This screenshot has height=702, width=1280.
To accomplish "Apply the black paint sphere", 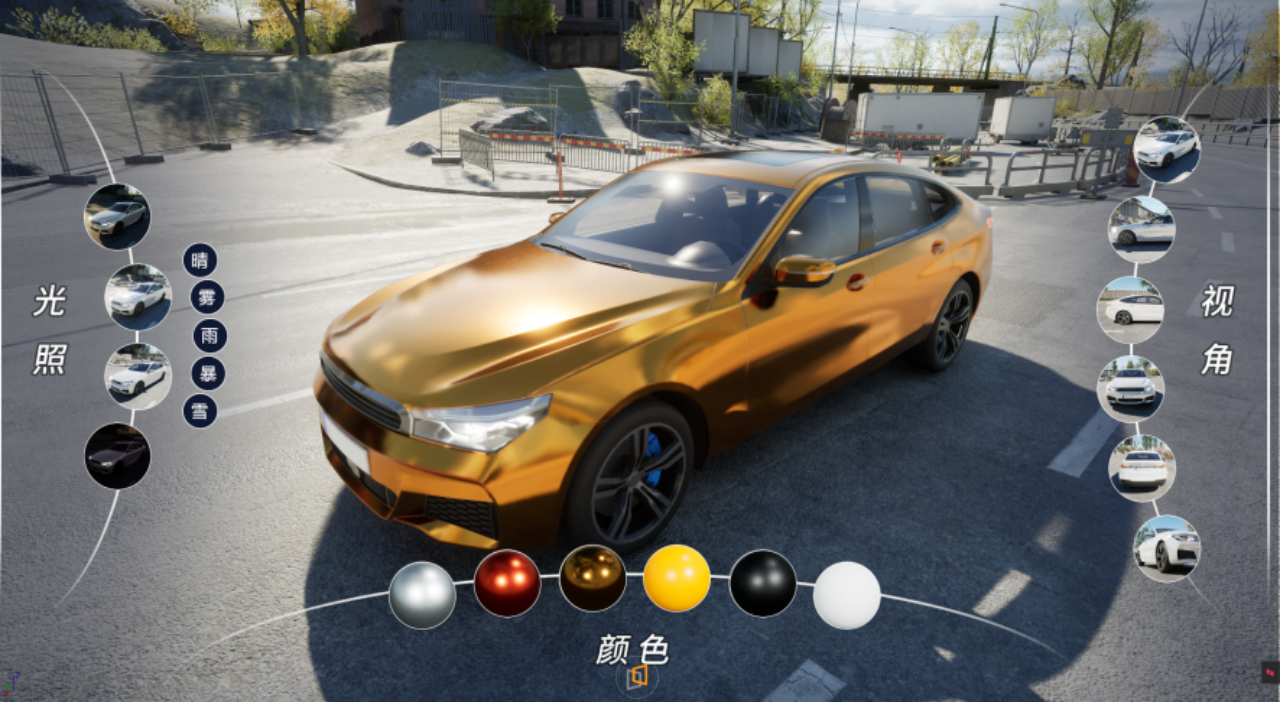I will [763, 583].
